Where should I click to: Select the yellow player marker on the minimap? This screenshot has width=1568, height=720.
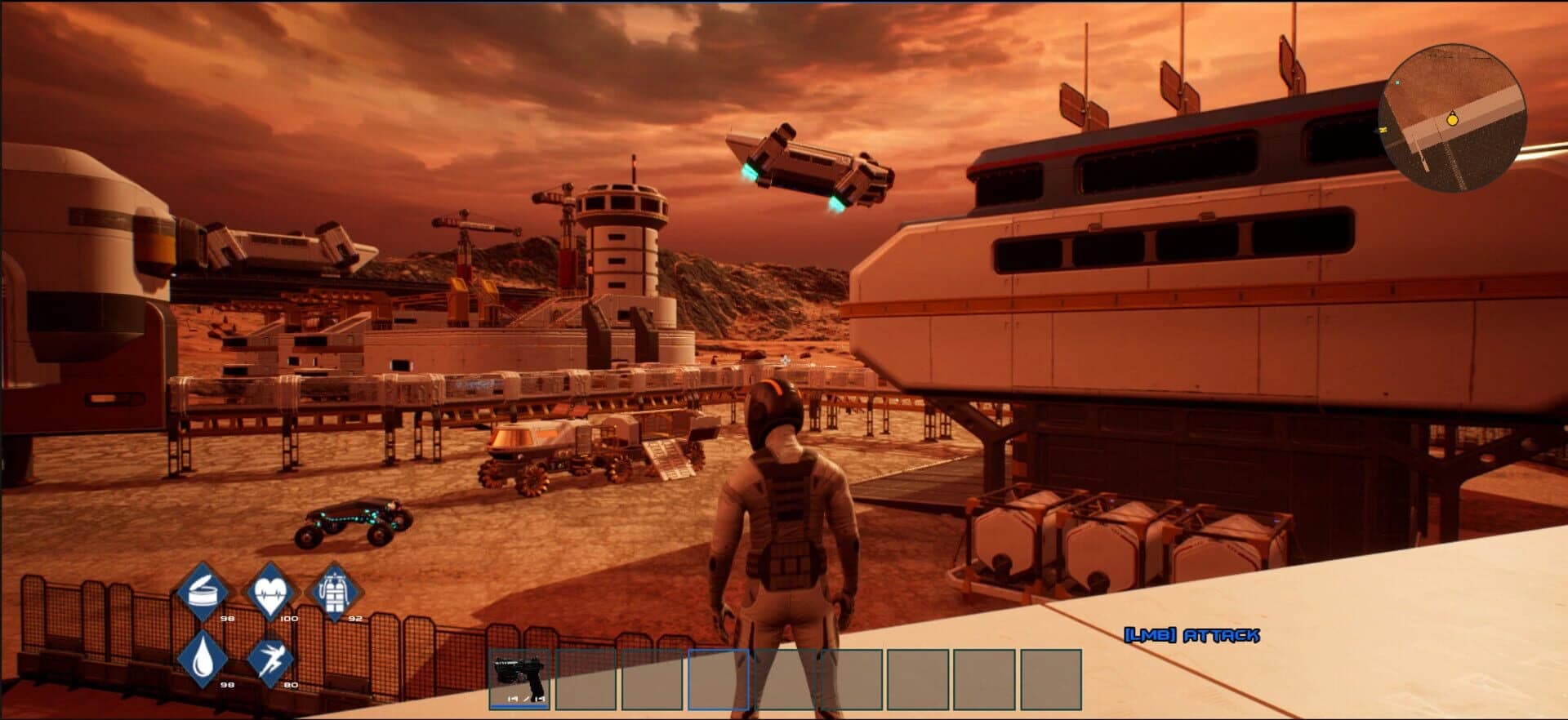pyautogui.click(x=1453, y=120)
